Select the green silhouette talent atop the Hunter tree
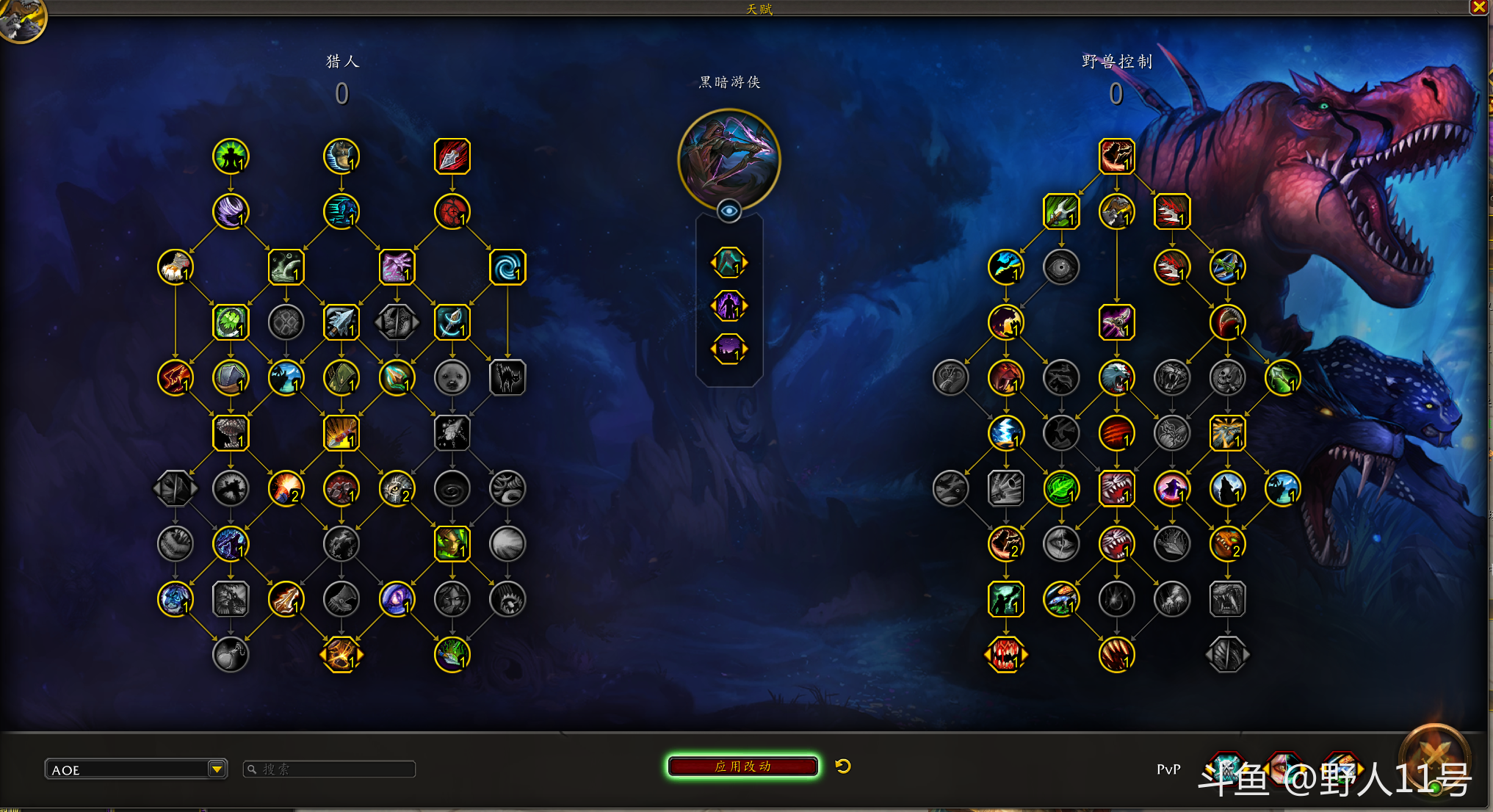Screen dimensions: 1493x812 coord(231,156)
